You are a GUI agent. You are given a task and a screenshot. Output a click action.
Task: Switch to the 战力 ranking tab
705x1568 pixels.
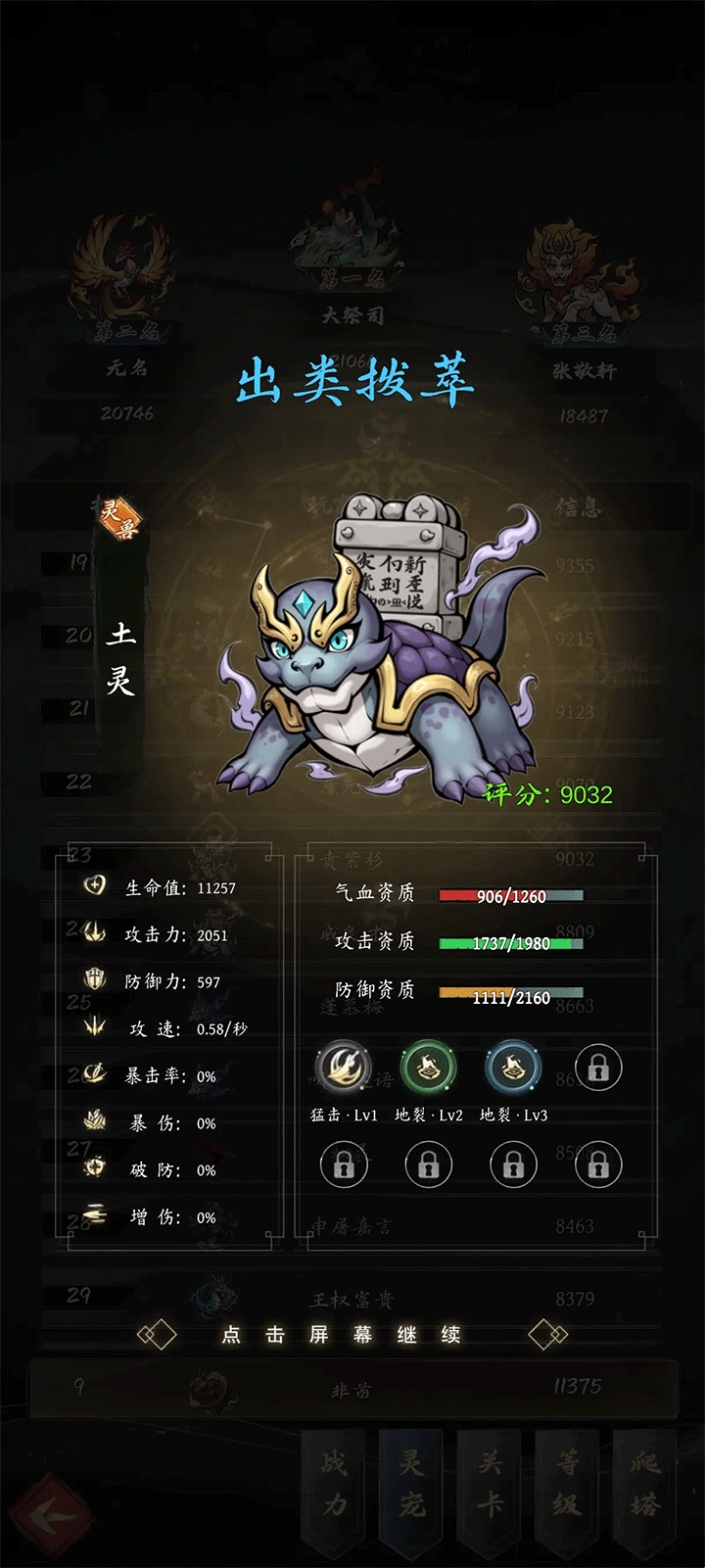click(x=335, y=1485)
